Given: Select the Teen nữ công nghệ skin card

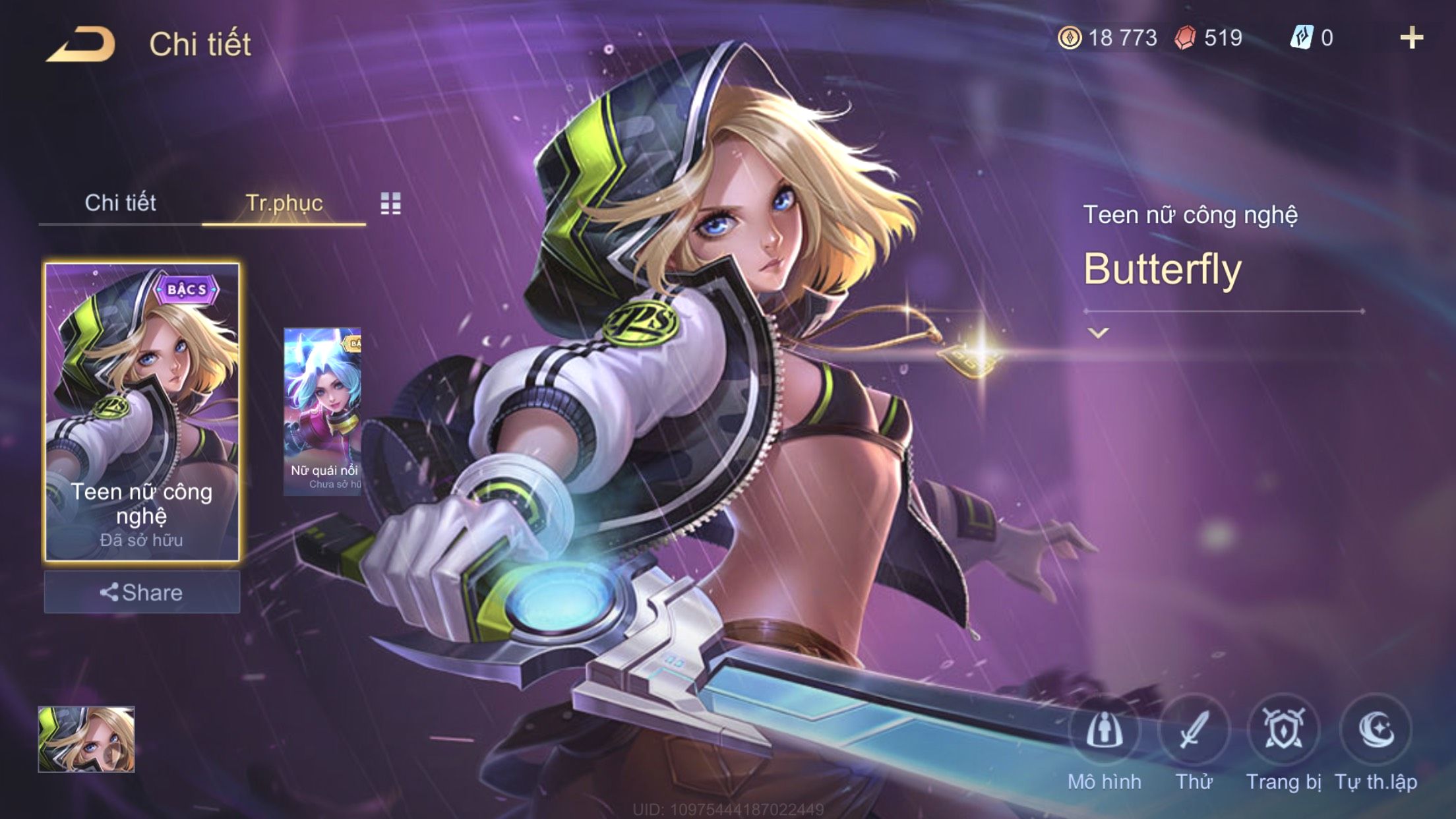Looking at the screenshot, I should pyautogui.click(x=142, y=412).
